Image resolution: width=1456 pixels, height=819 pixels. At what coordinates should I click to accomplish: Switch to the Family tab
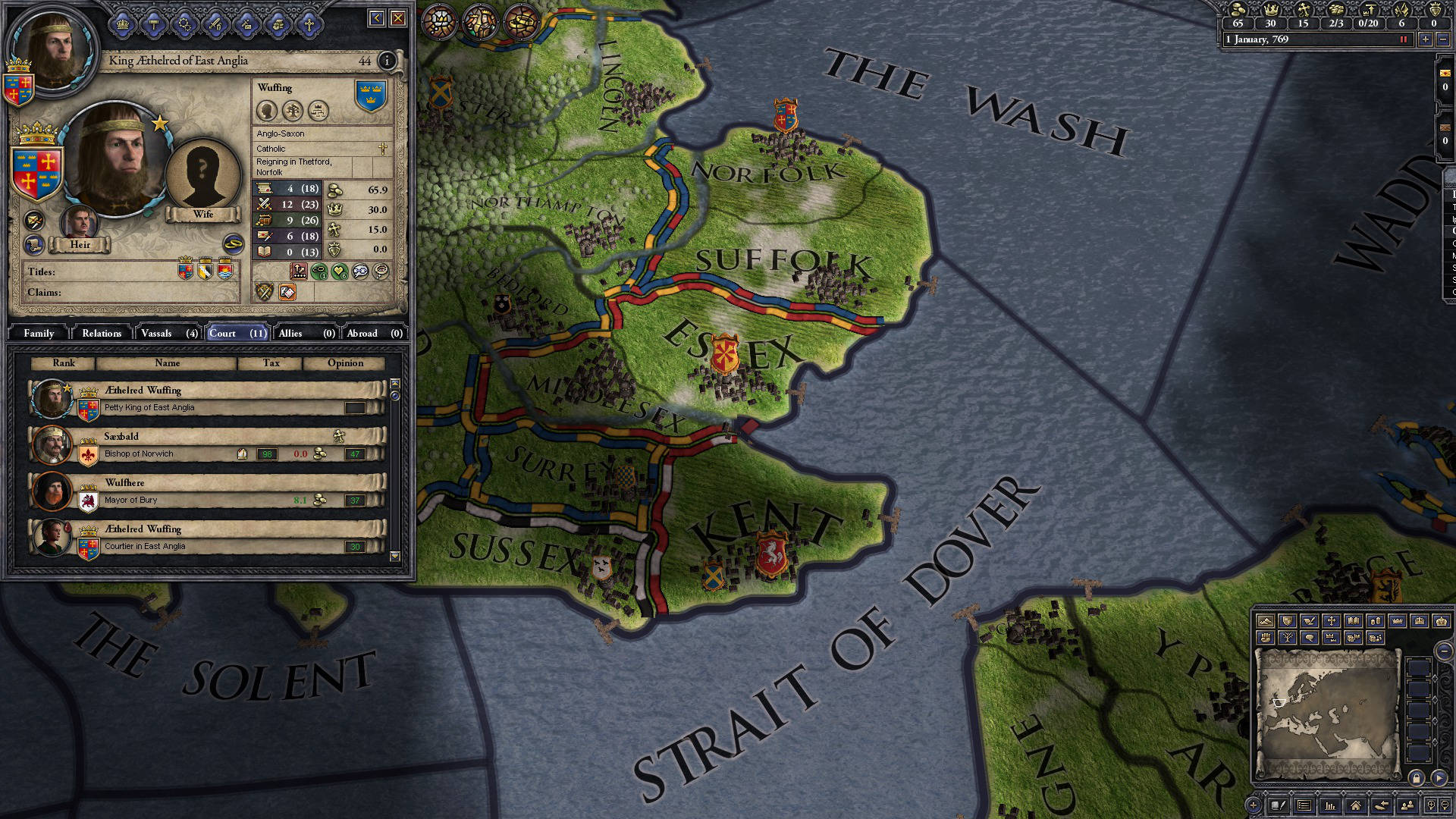pyautogui.click(x=39, y=333)
